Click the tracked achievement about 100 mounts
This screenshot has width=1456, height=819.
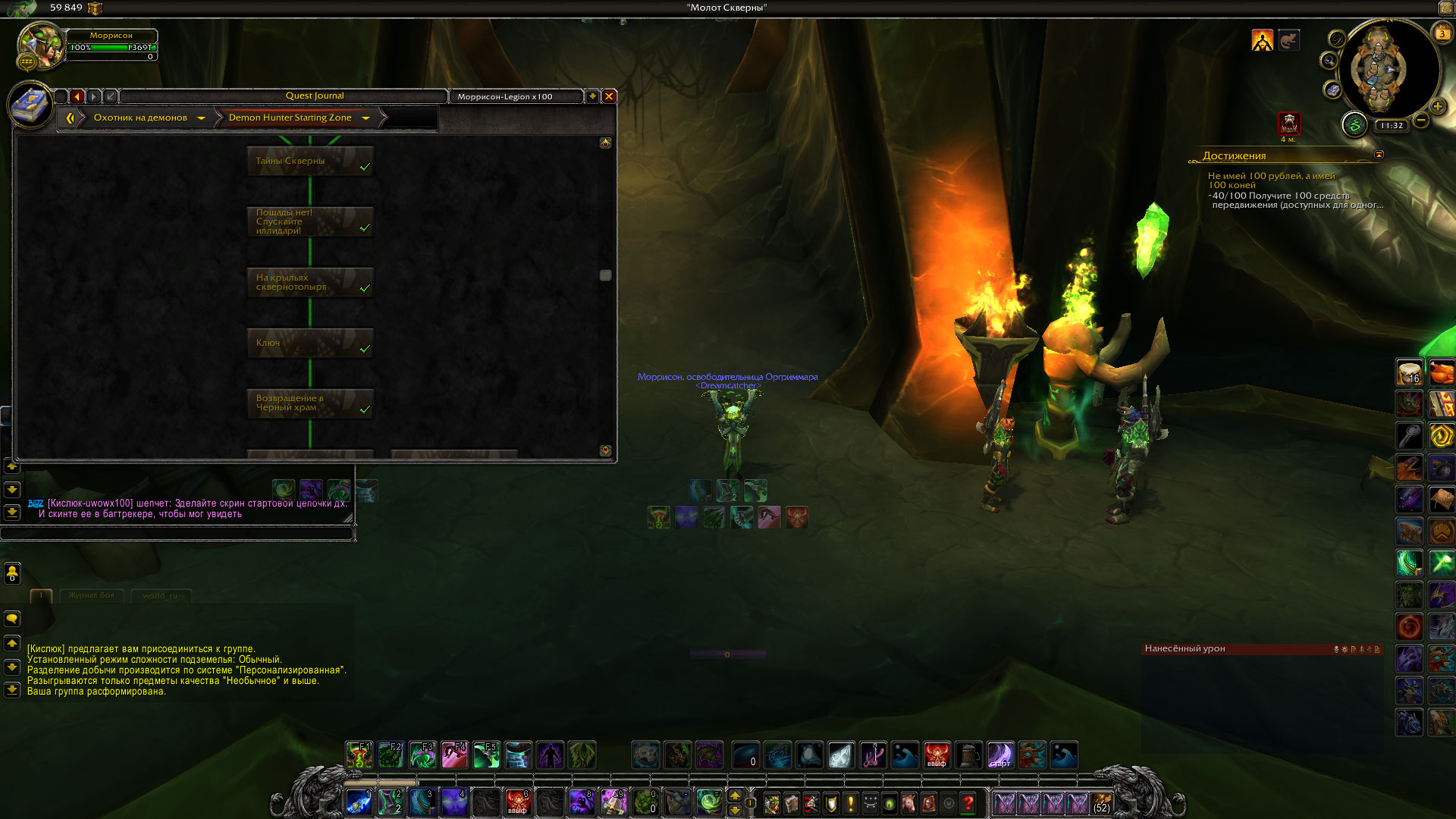[1271, 180]
